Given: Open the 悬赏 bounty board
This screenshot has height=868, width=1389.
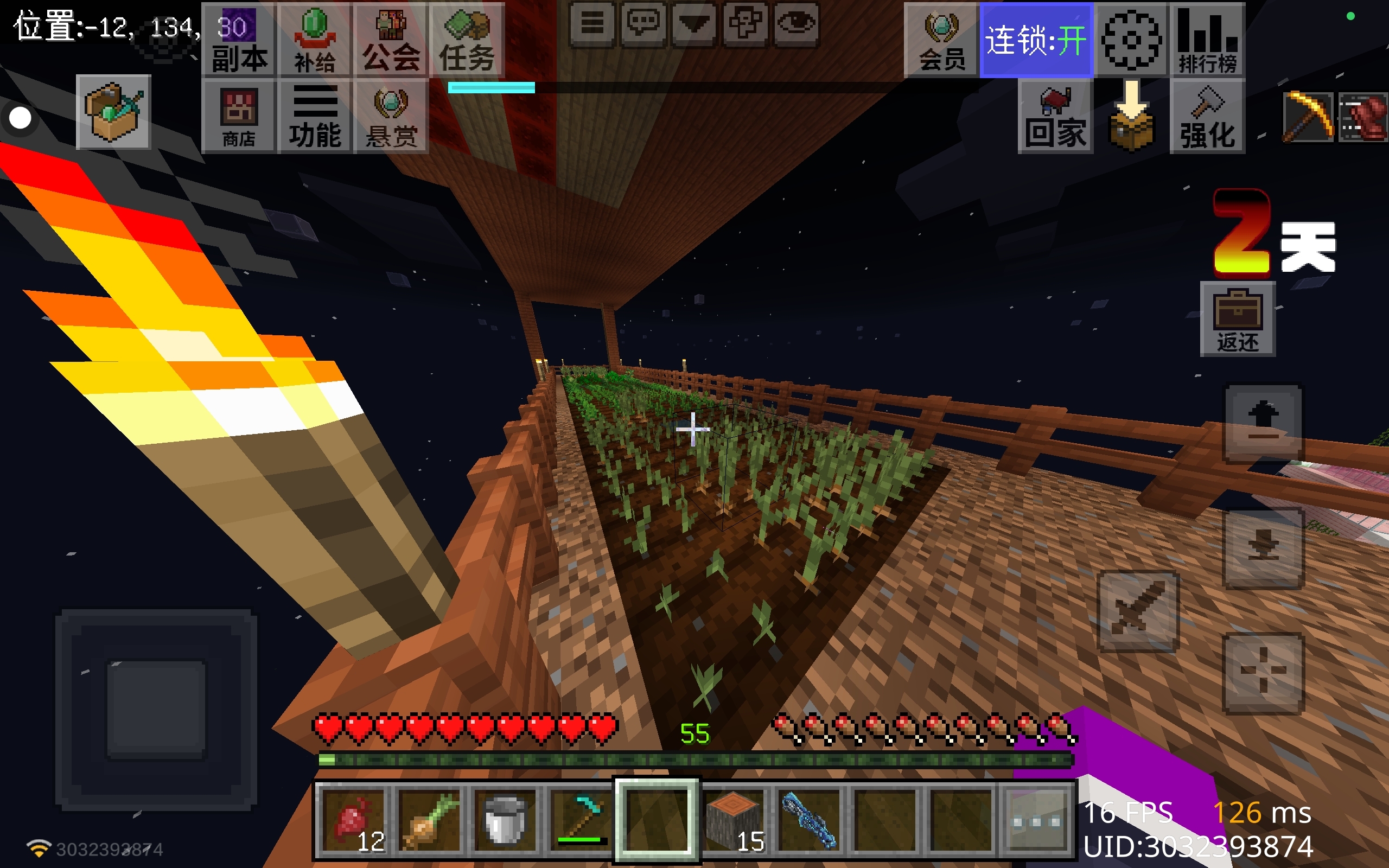Looking at the screenshot, I should coord(391,117).
